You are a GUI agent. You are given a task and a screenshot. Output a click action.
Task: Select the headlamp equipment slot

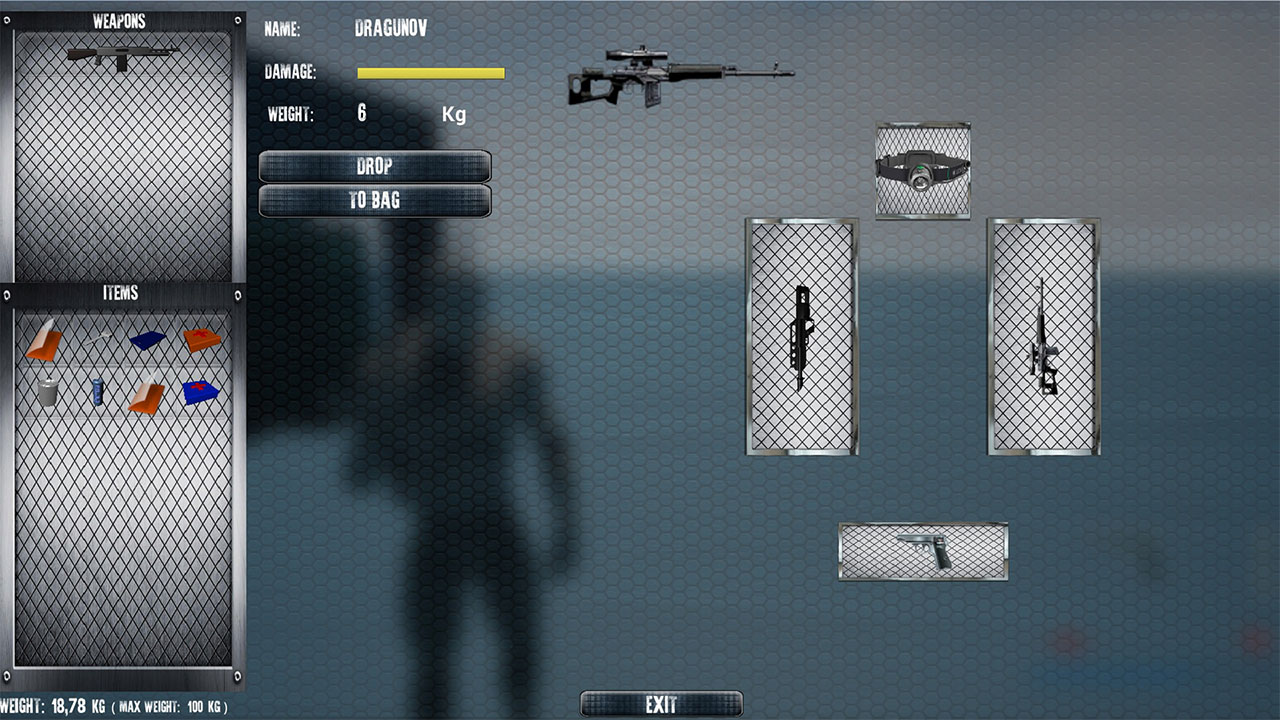click(x=922, y=170)
